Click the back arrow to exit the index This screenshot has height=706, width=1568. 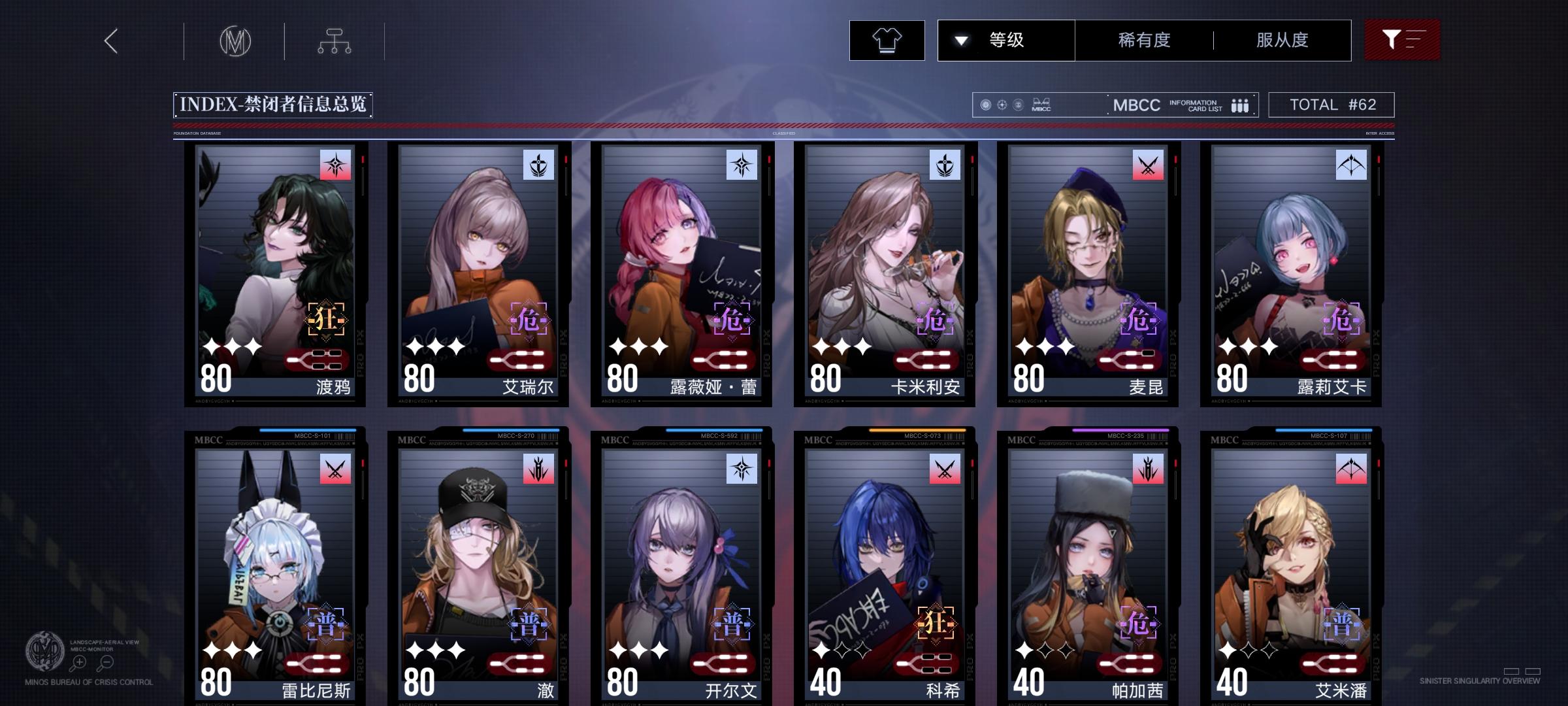pos(110,41)
